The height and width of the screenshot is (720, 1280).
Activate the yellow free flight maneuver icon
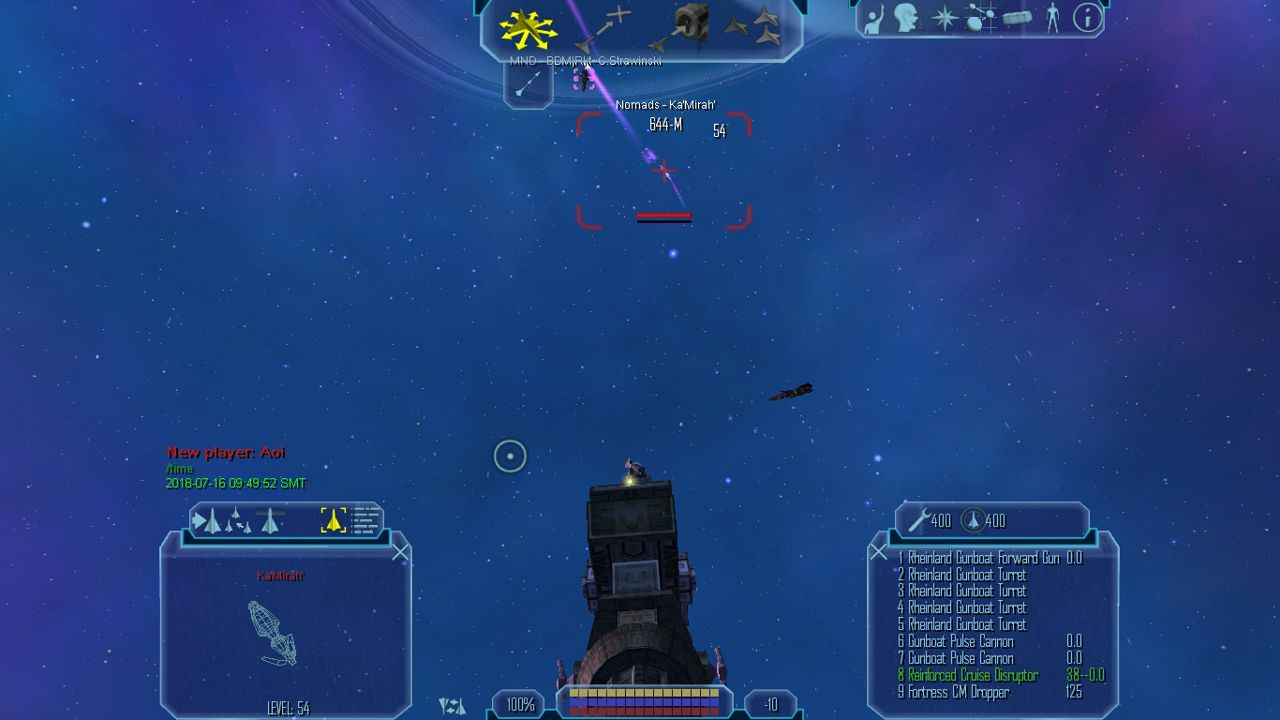click(x=528, y=28)
